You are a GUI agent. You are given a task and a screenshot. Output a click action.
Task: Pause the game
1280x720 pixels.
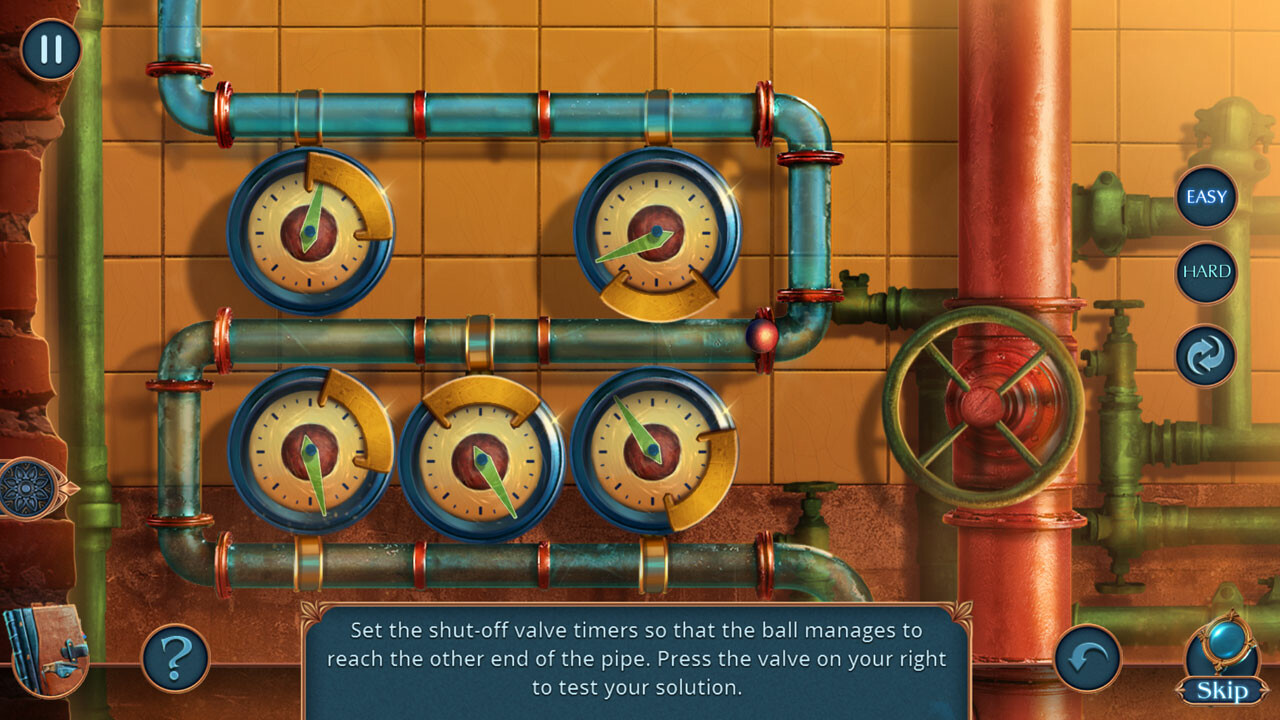(x=50, y=47)
